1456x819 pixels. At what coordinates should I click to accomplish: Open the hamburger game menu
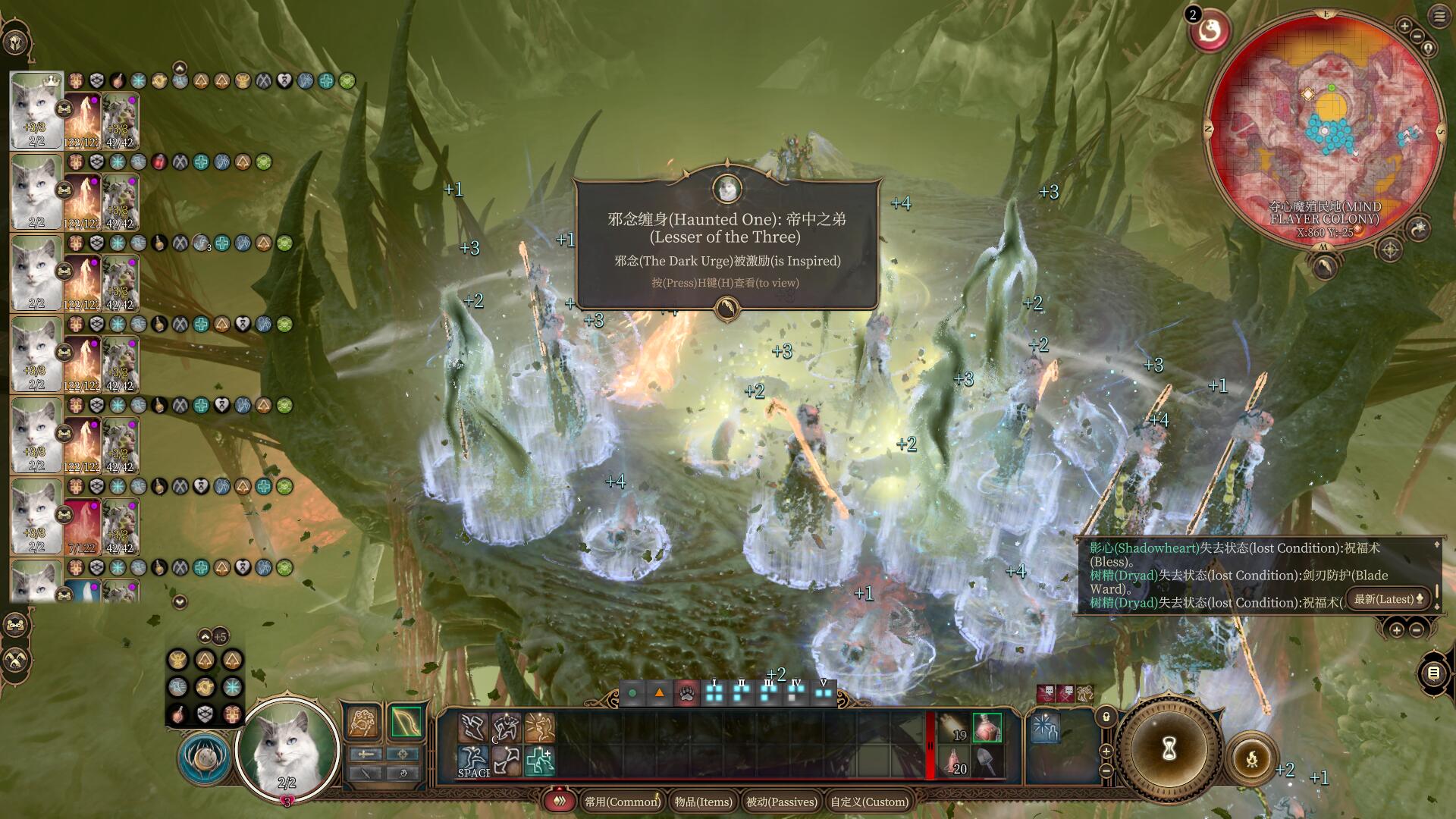point(1439,17)
